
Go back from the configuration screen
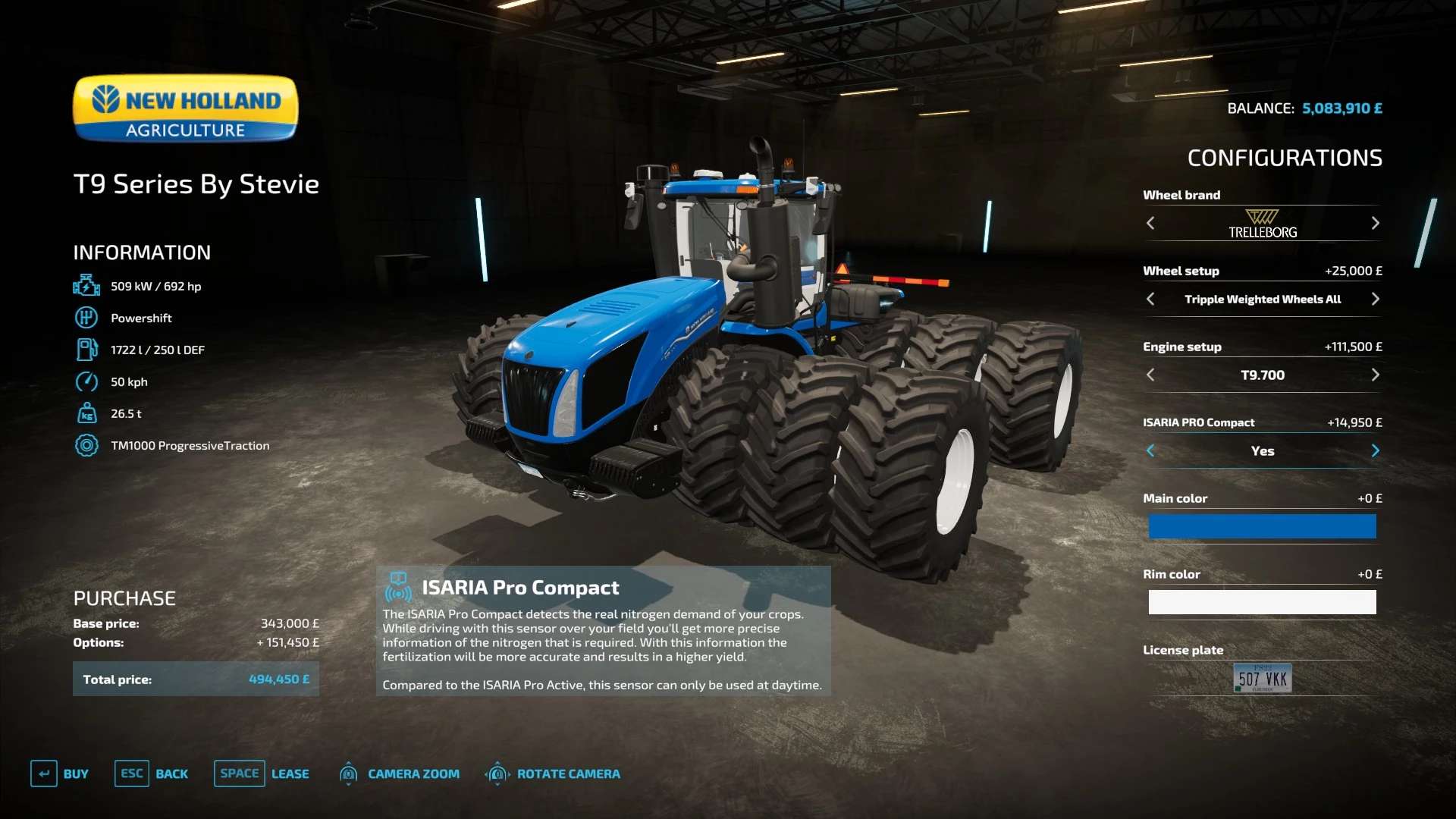(152, 773)
